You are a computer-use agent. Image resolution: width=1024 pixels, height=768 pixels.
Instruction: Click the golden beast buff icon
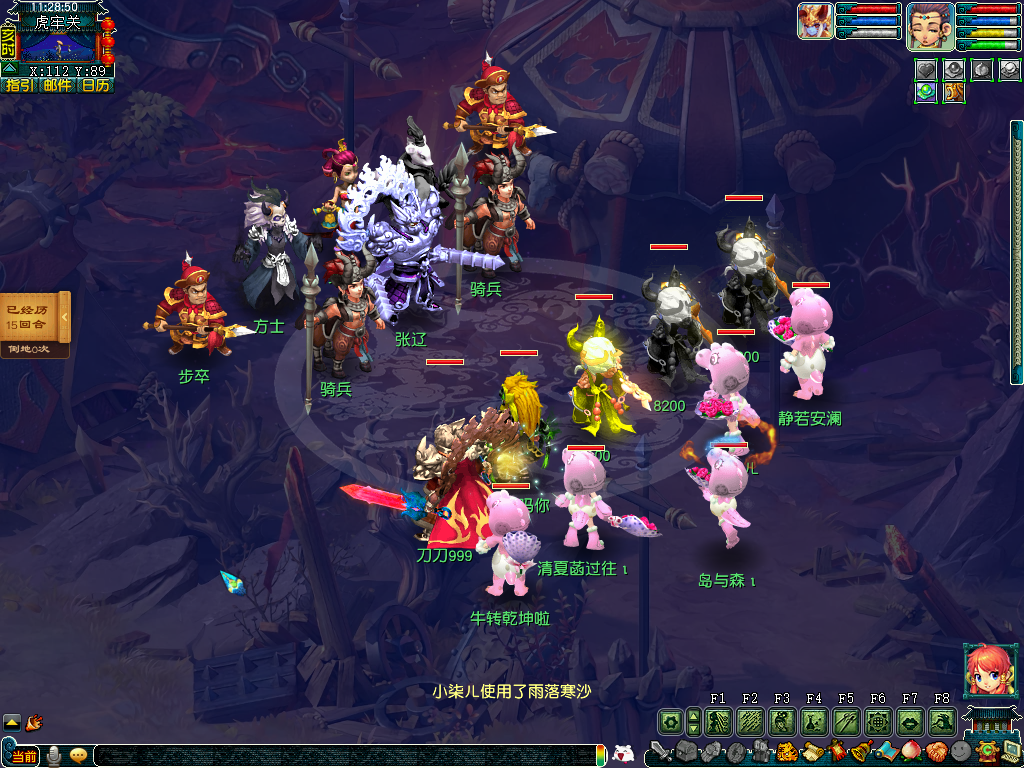point(954,92)
